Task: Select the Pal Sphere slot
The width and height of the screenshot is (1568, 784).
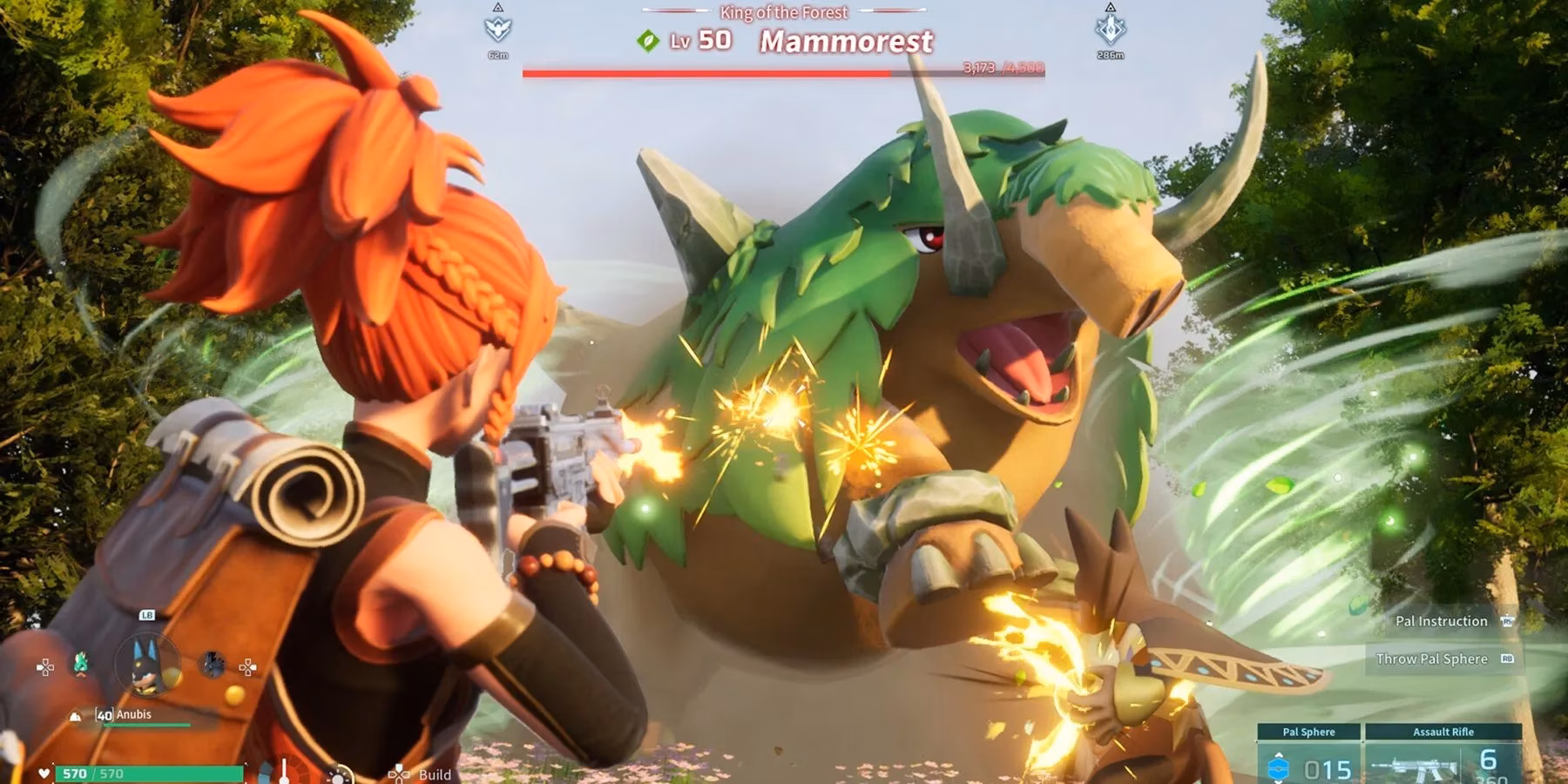Action: 1308,756
